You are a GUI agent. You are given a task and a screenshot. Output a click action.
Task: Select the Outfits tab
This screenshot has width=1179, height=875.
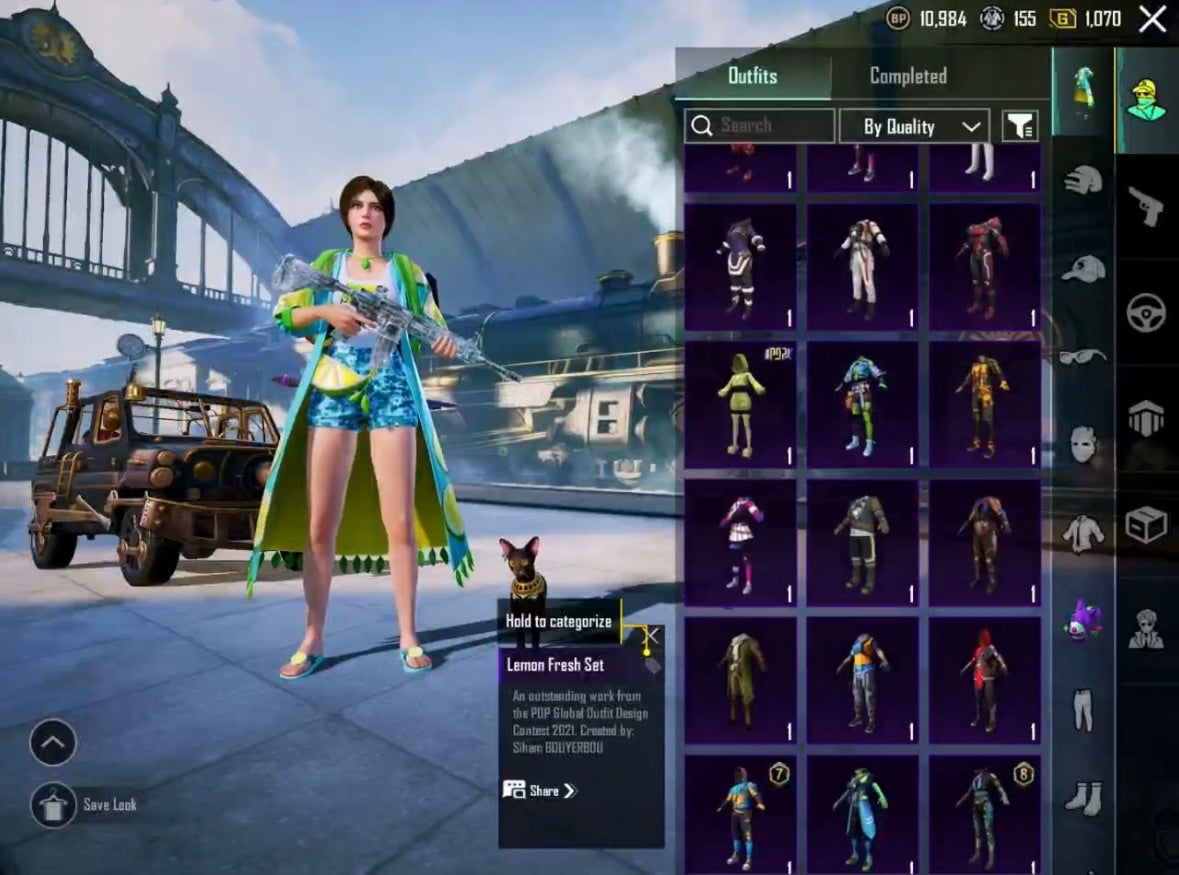[x=752, y=76]
